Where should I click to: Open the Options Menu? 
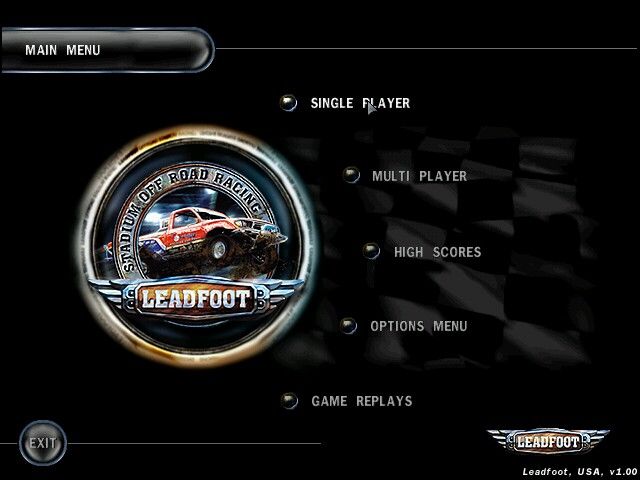(x=418, y=326)
